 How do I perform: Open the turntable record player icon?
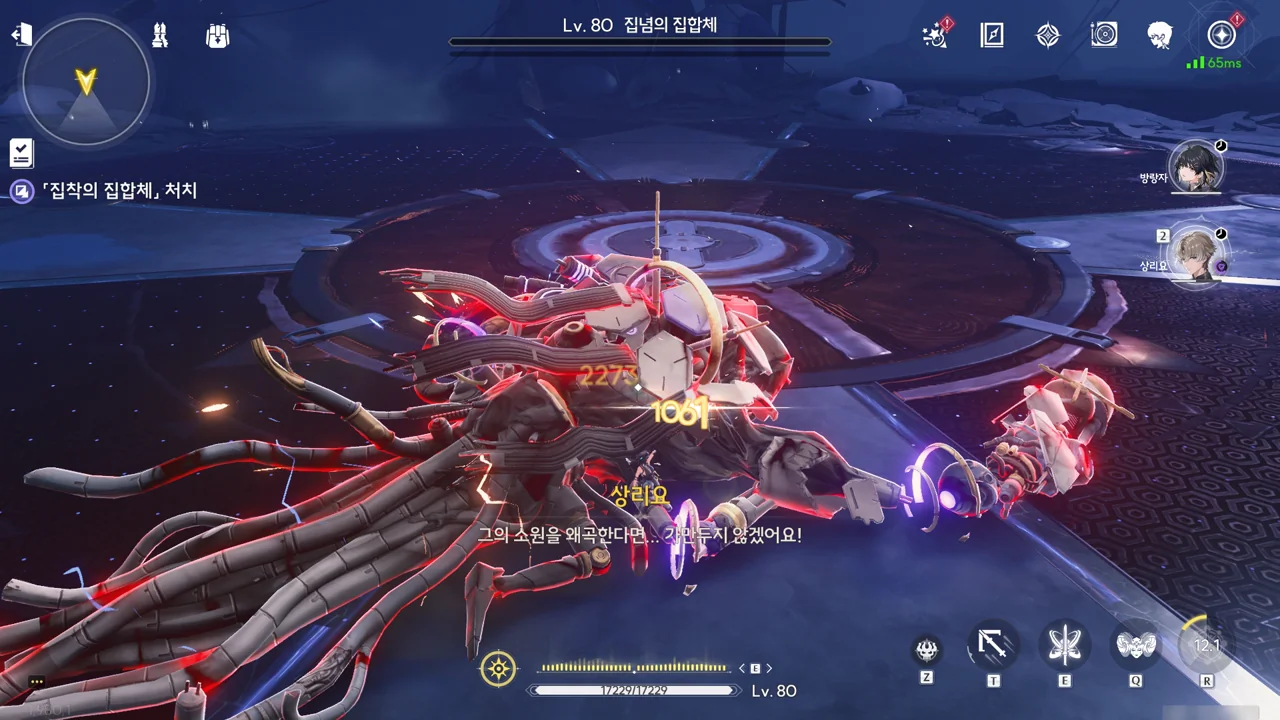tap(1104, 36)
